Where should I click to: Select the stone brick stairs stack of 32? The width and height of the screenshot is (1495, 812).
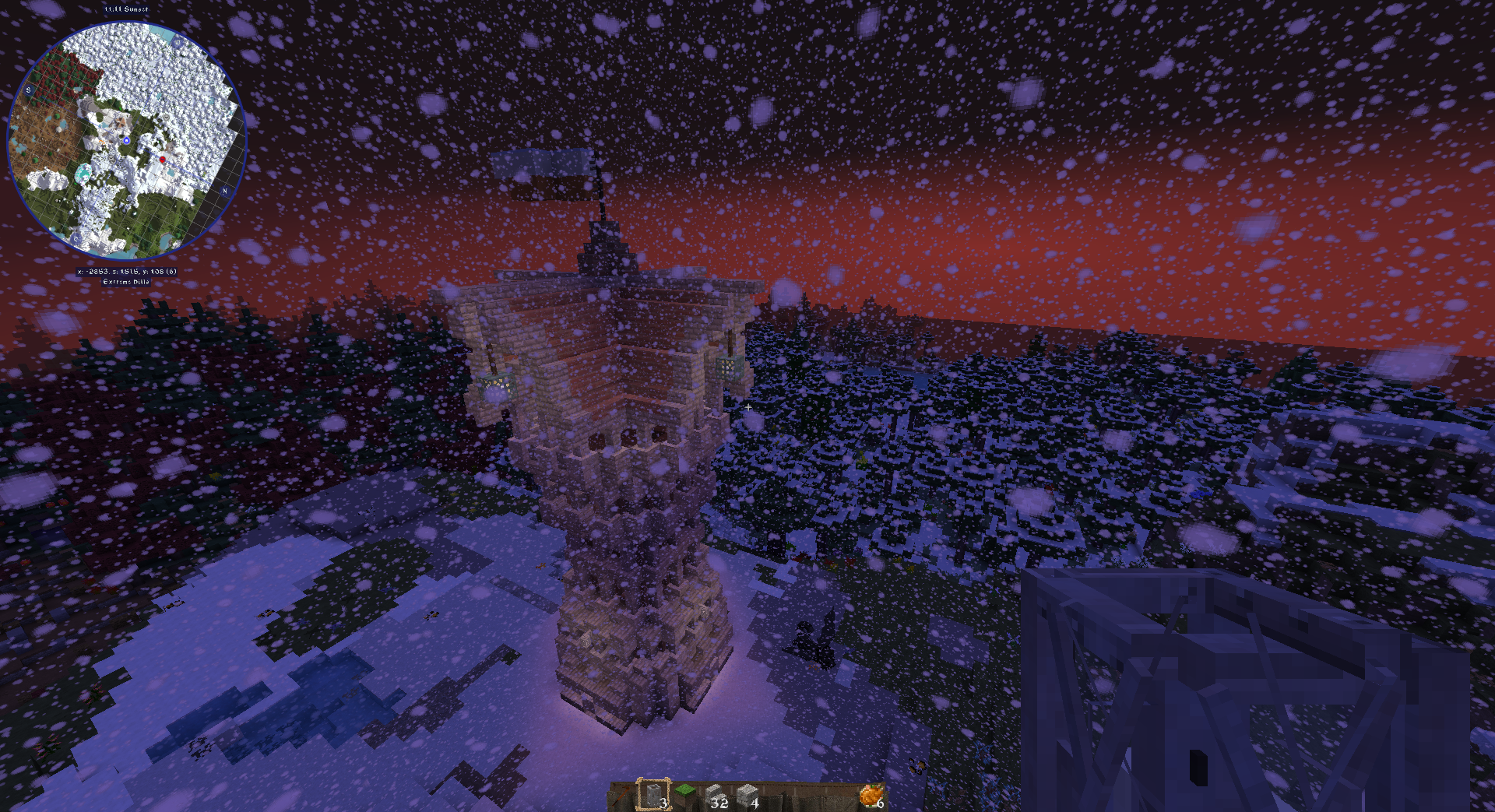(716, 796)
